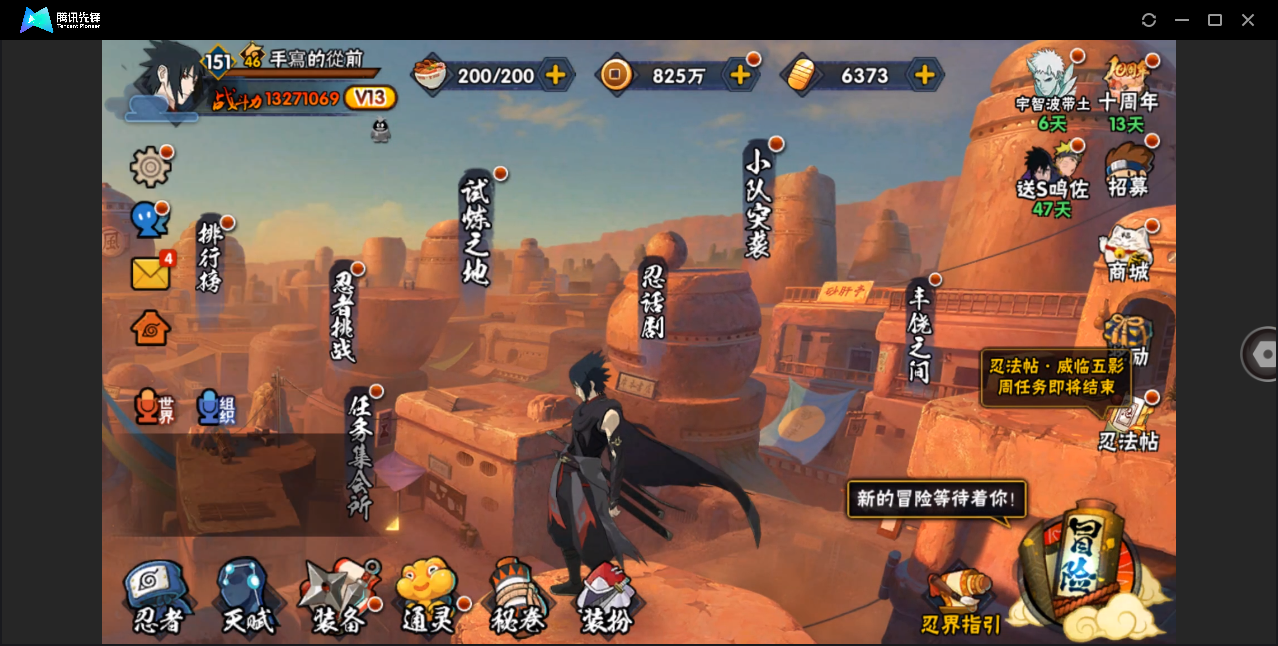1278x646 pixels.
Task: Open the 秘卷 scroll menu
Action: [x=517, y=598]
